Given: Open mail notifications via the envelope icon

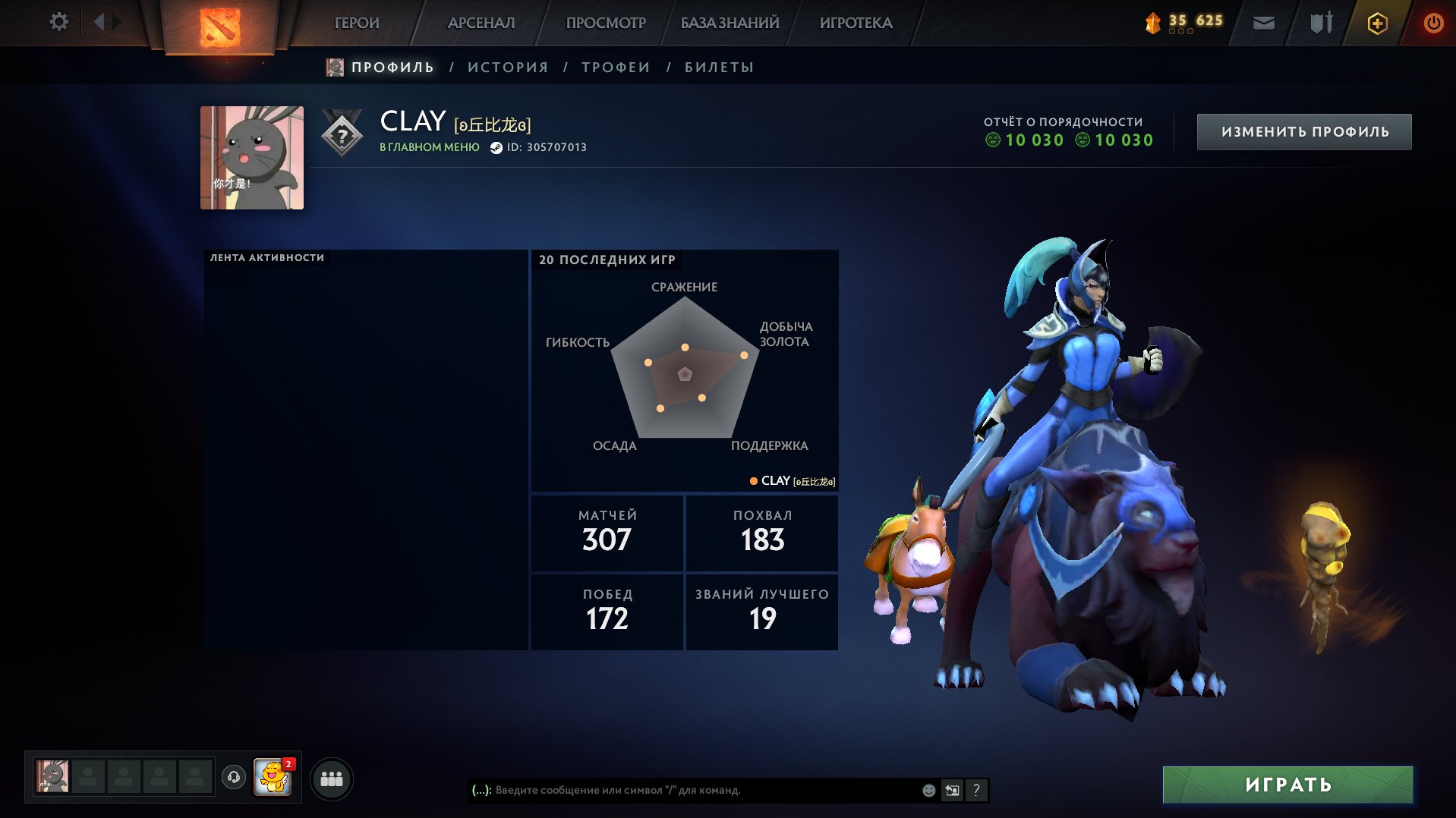Looking at the screenshot, I should pyautogui.click(x=1263, y=23).
